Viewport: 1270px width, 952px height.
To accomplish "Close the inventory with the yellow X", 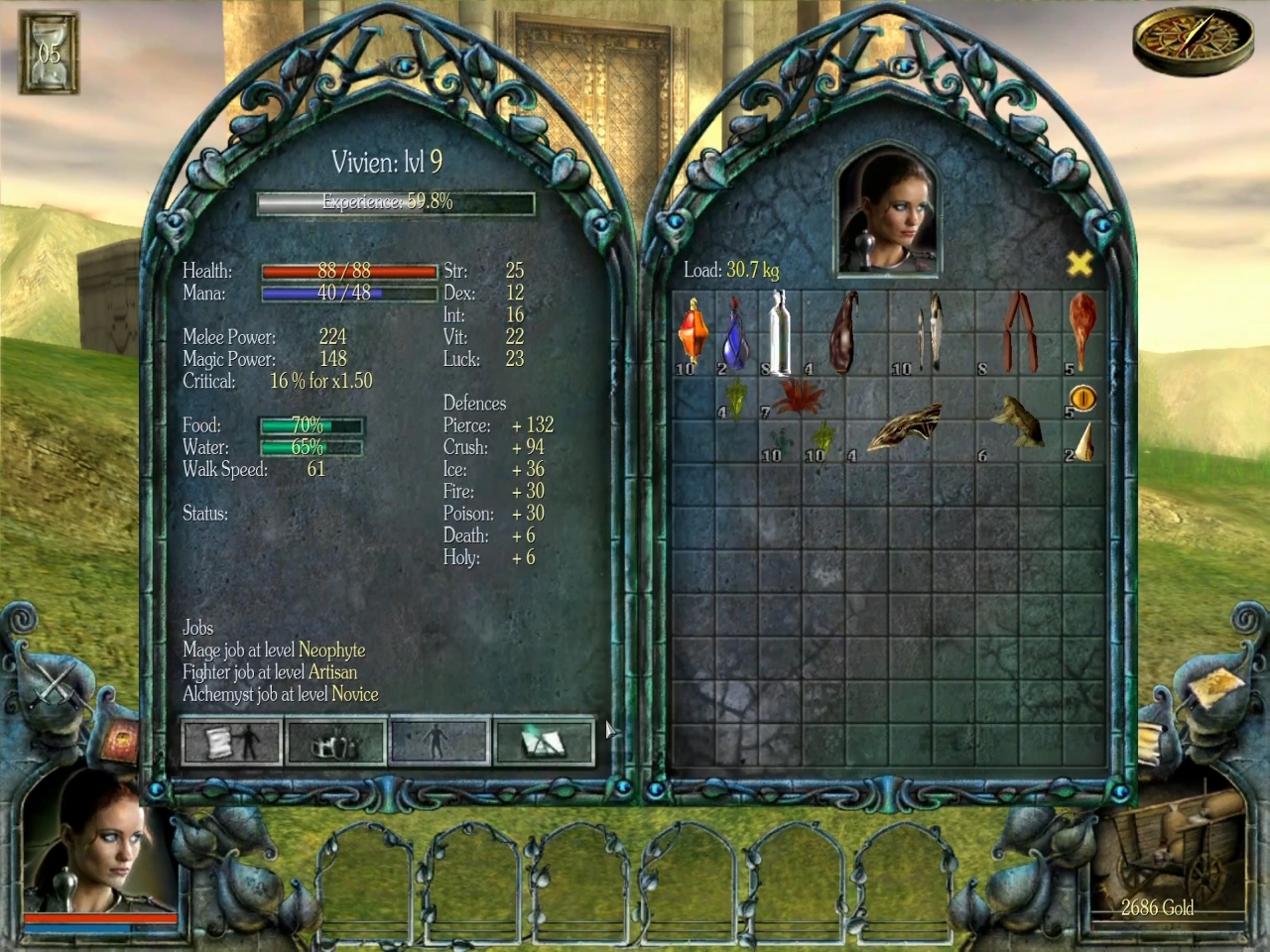I will coord(1079,264).
